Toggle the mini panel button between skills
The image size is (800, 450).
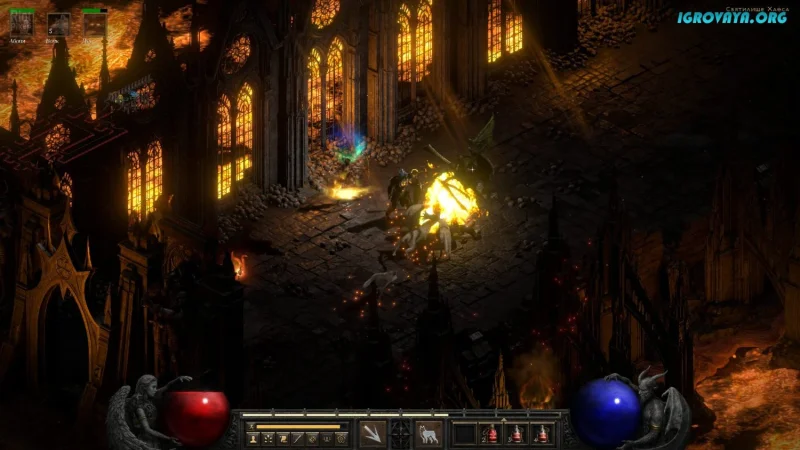400,433
